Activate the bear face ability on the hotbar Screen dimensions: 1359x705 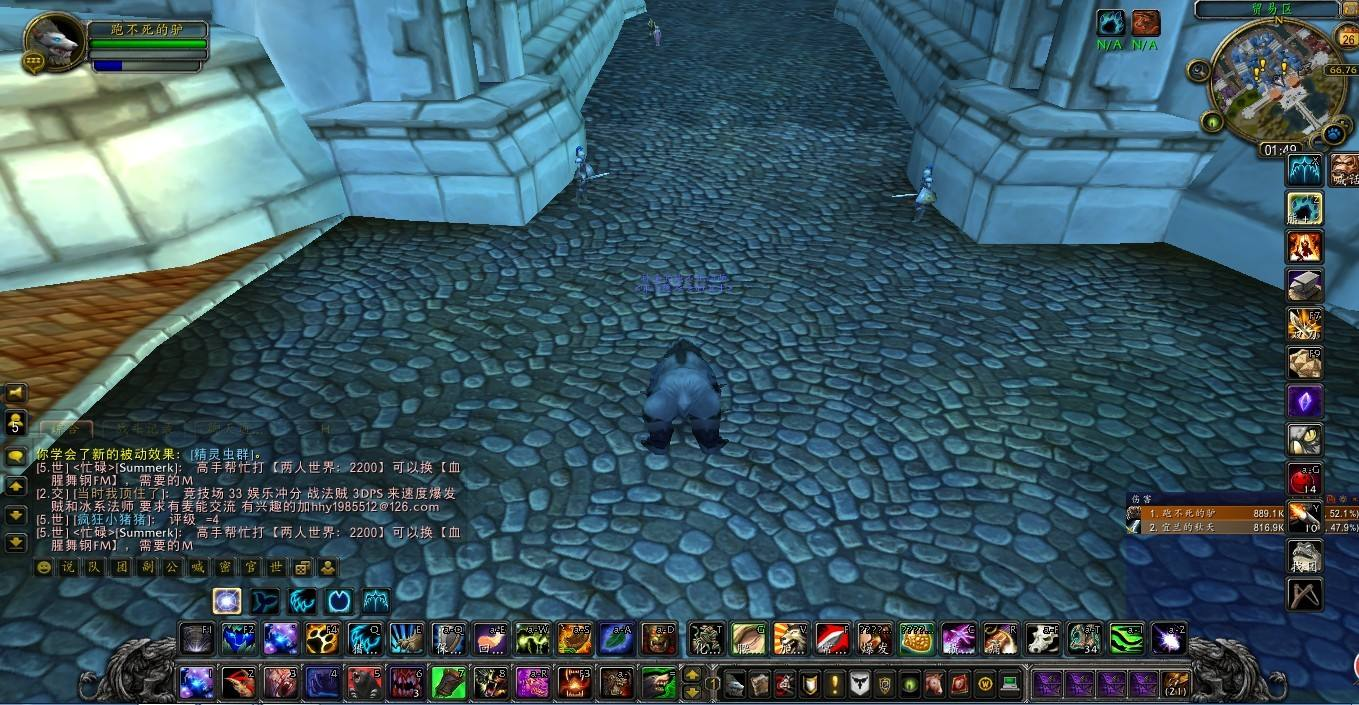(364, 683)
